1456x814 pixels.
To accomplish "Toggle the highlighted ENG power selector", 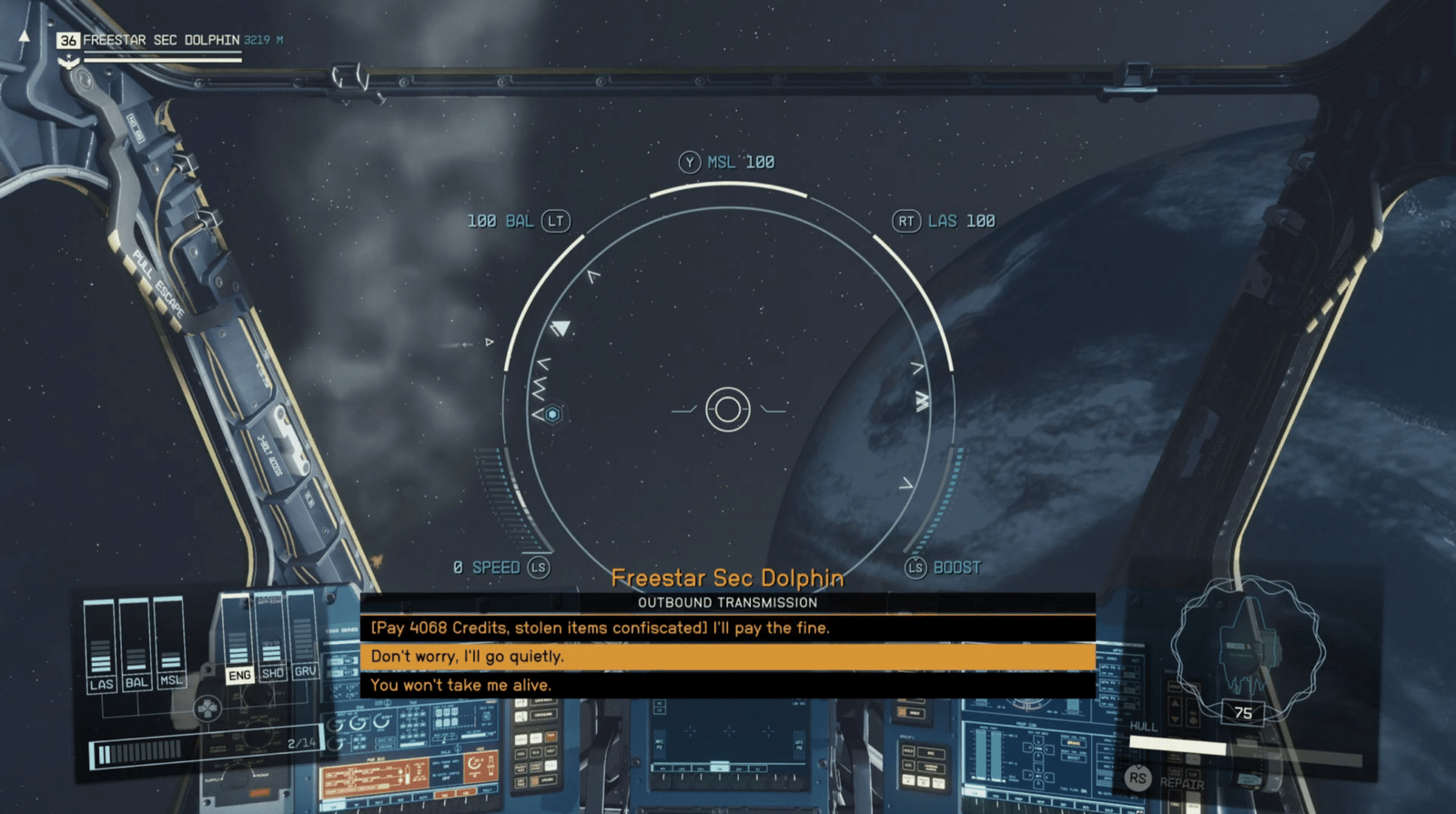I will click(238, 673).
